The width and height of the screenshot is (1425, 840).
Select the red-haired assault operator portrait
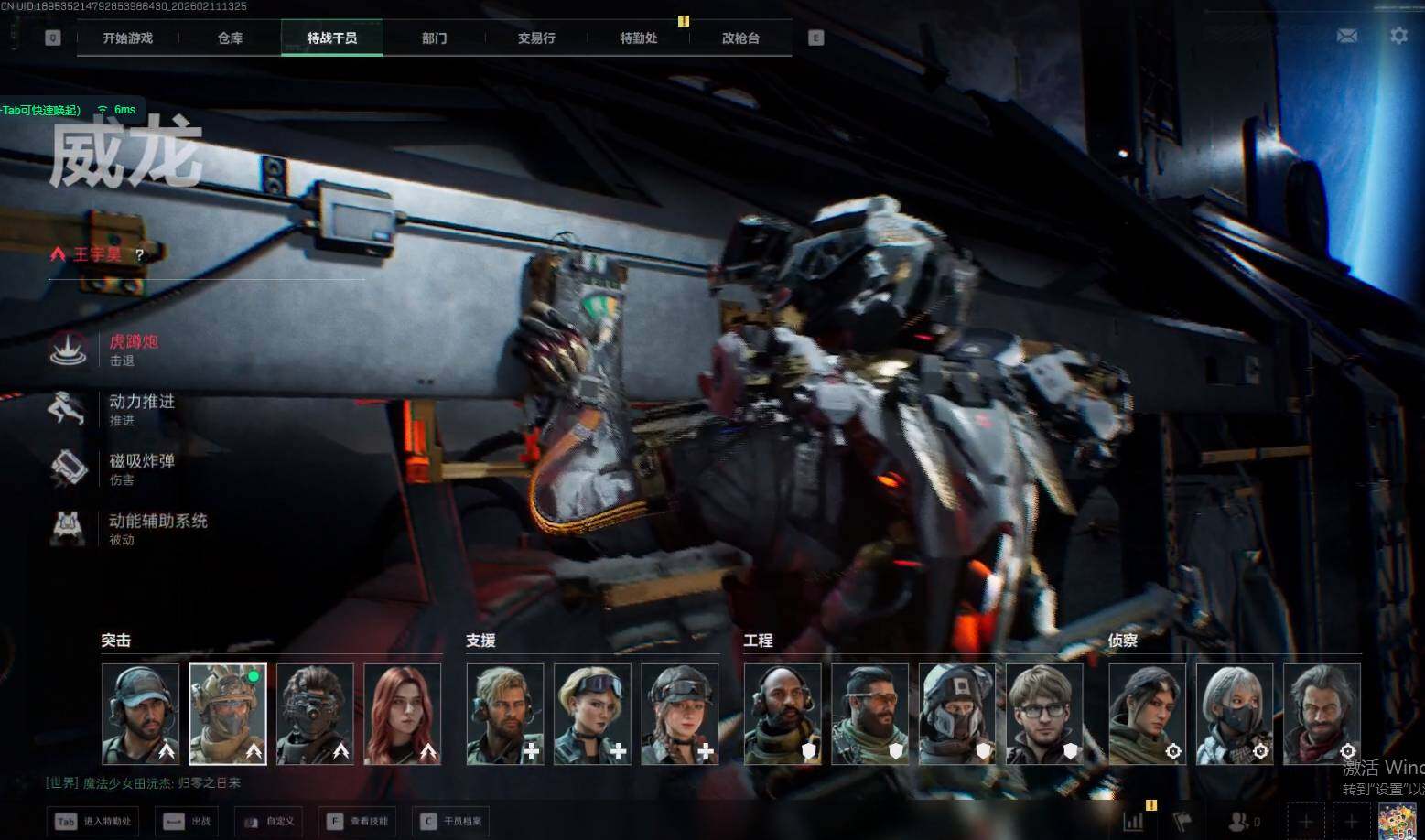pyautogui.click(x=403, y=714)
